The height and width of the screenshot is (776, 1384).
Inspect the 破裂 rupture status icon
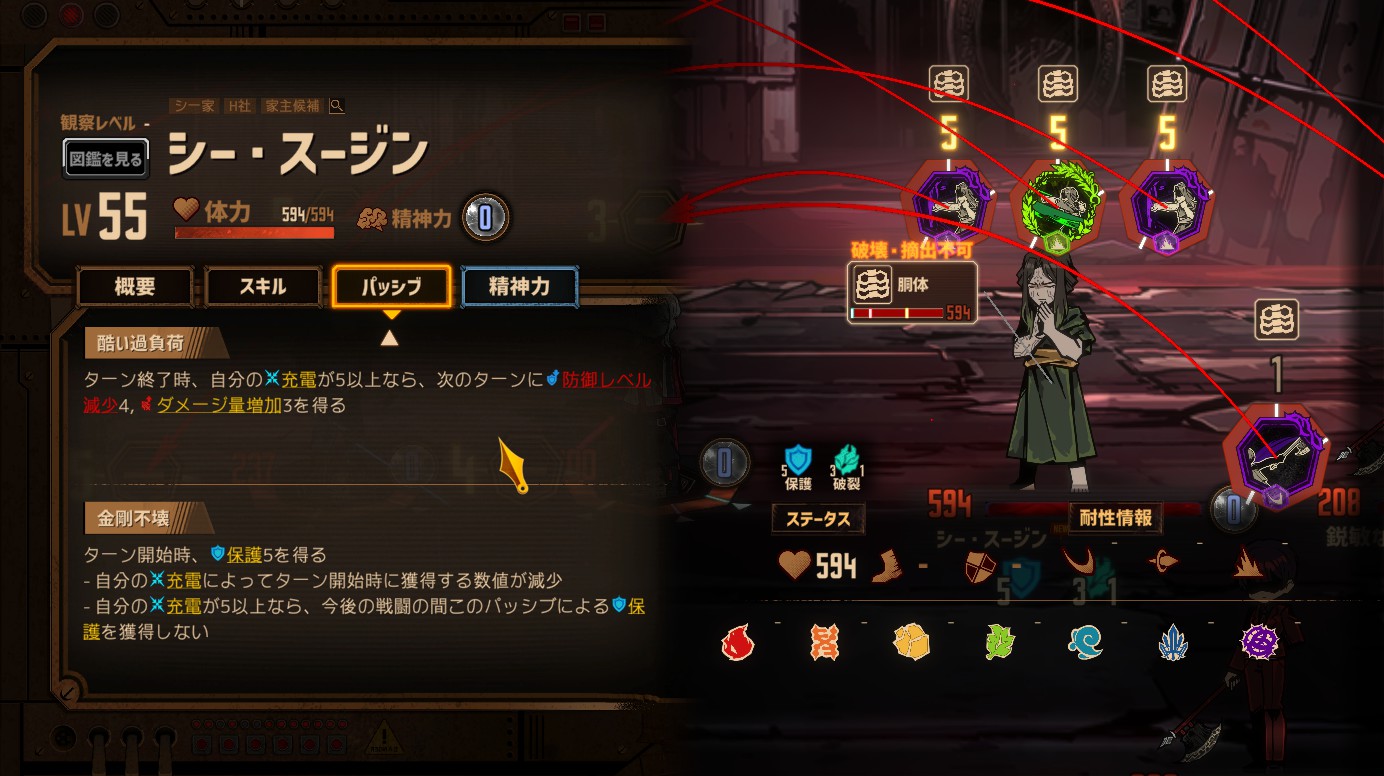pyautogui.click(x=846, y=463)
